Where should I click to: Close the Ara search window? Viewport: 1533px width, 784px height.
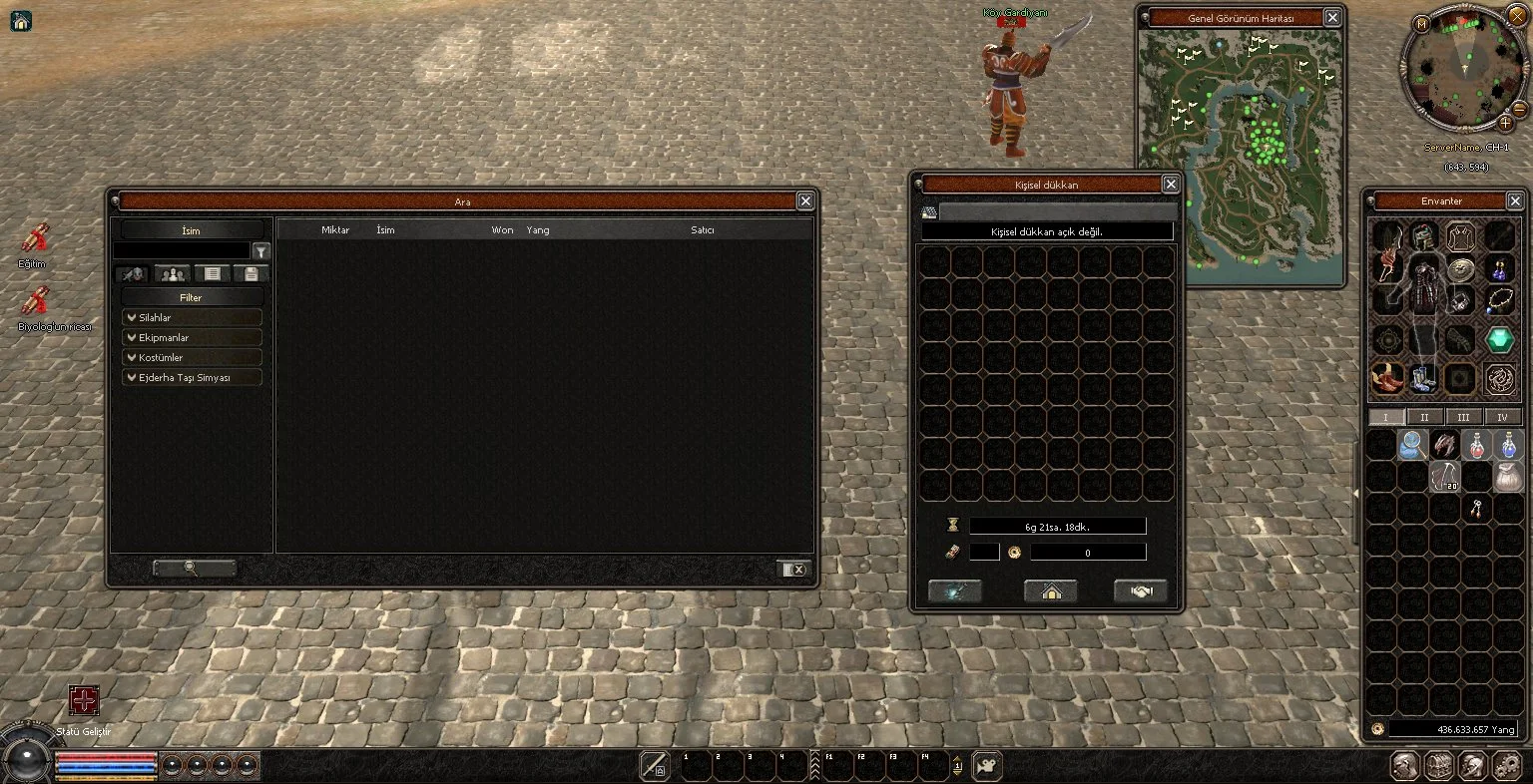tap(805, 201)
